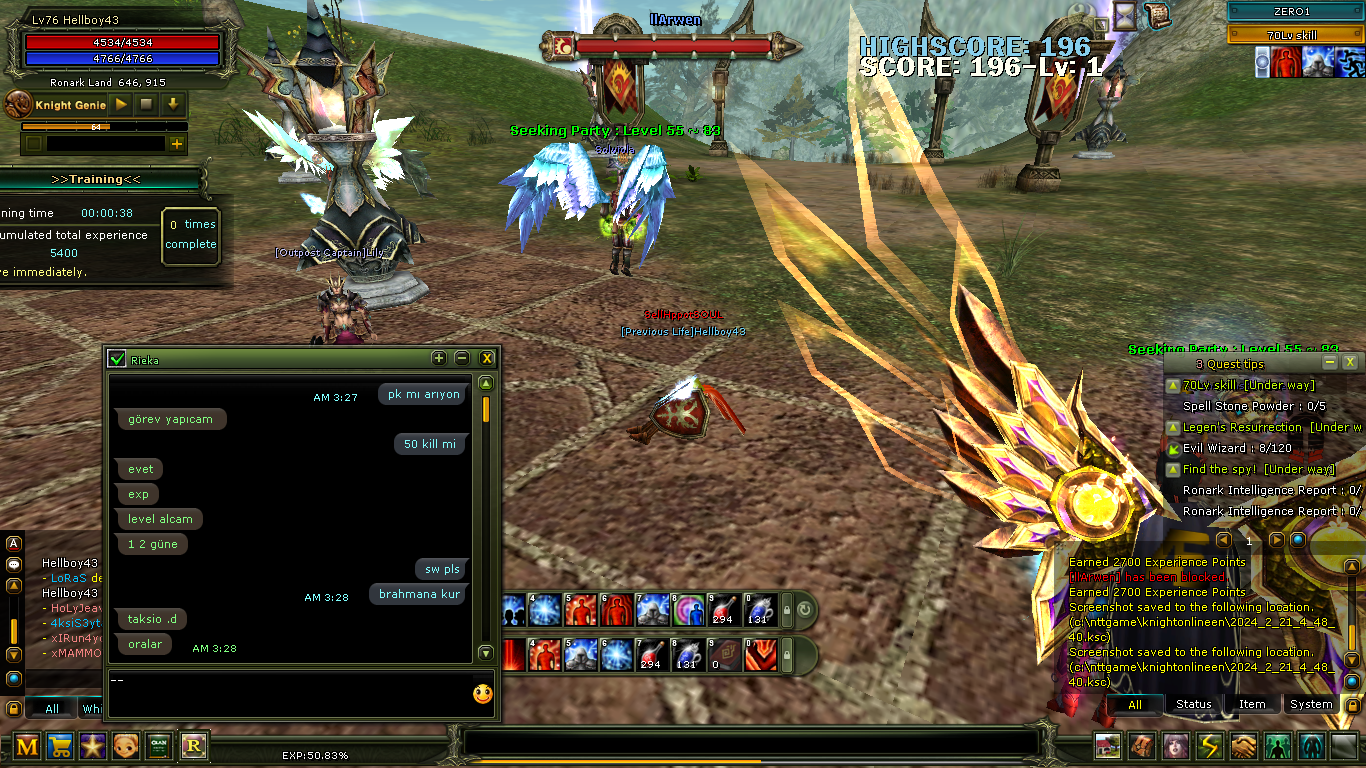Go to the next quest tips page

coord(1277,540)
